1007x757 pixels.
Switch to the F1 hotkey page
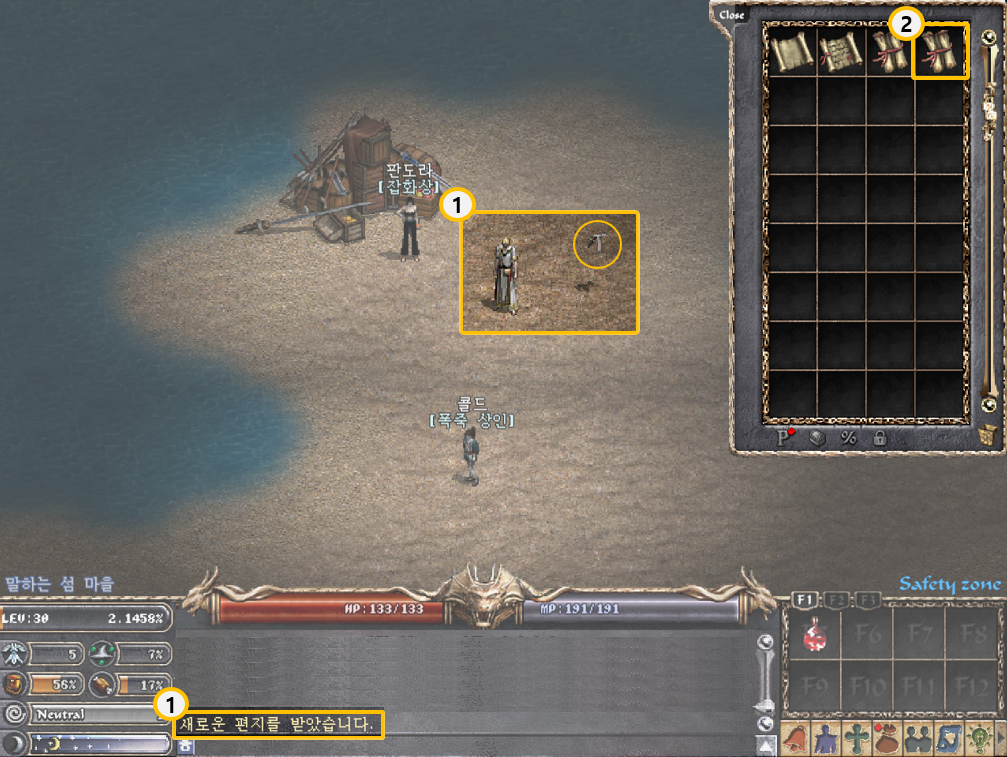coord(806,599)
